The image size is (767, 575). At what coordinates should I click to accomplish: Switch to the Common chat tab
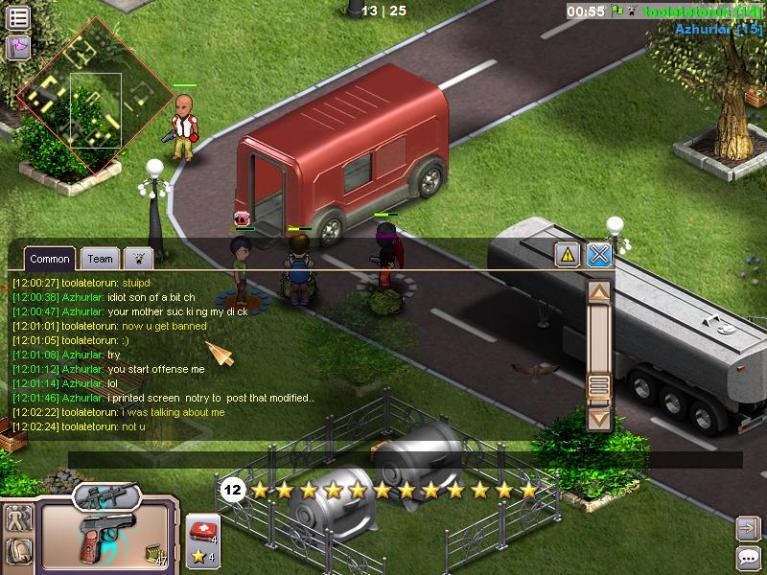(x=49, y=259)
